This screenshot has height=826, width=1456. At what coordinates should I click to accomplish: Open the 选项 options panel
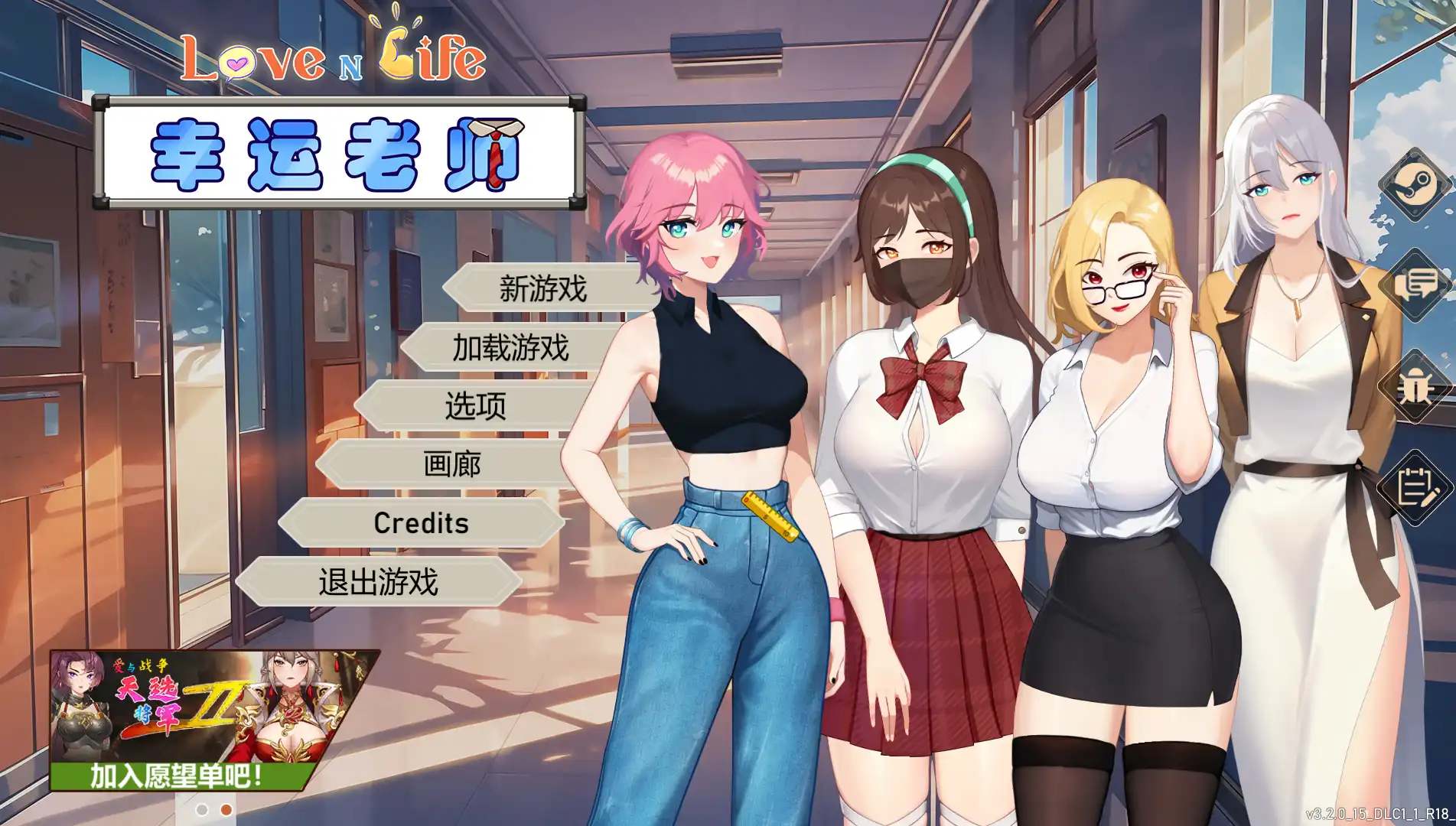475,406
